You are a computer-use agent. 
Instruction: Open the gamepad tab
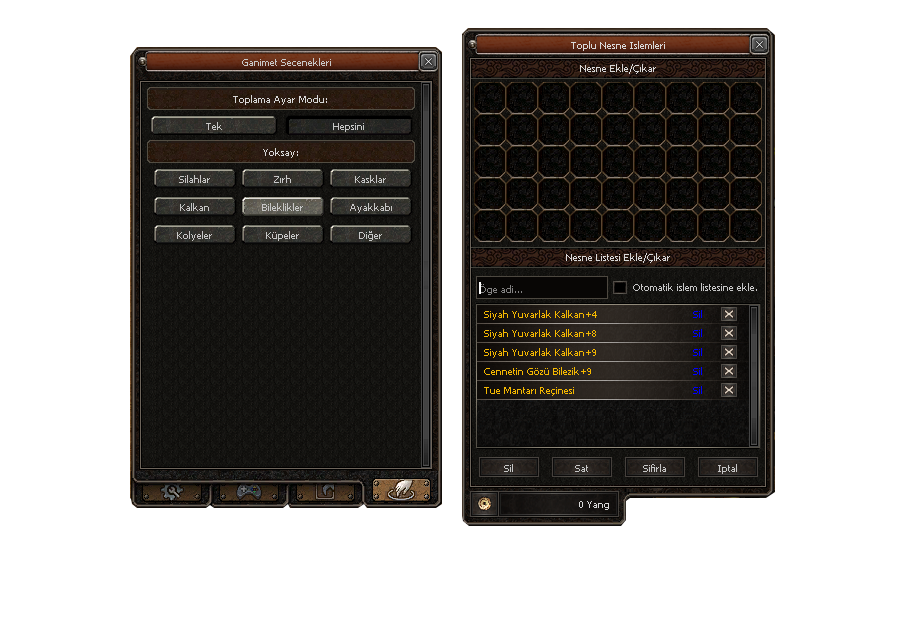point(249,492)
